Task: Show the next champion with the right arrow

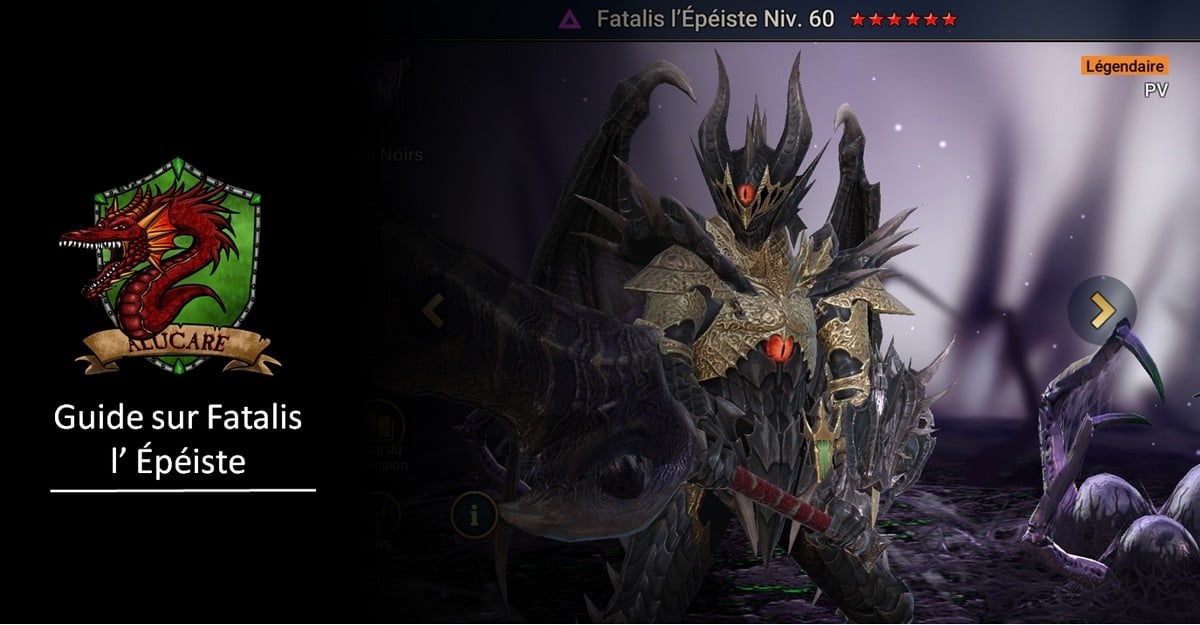Action: (1101, 311)
